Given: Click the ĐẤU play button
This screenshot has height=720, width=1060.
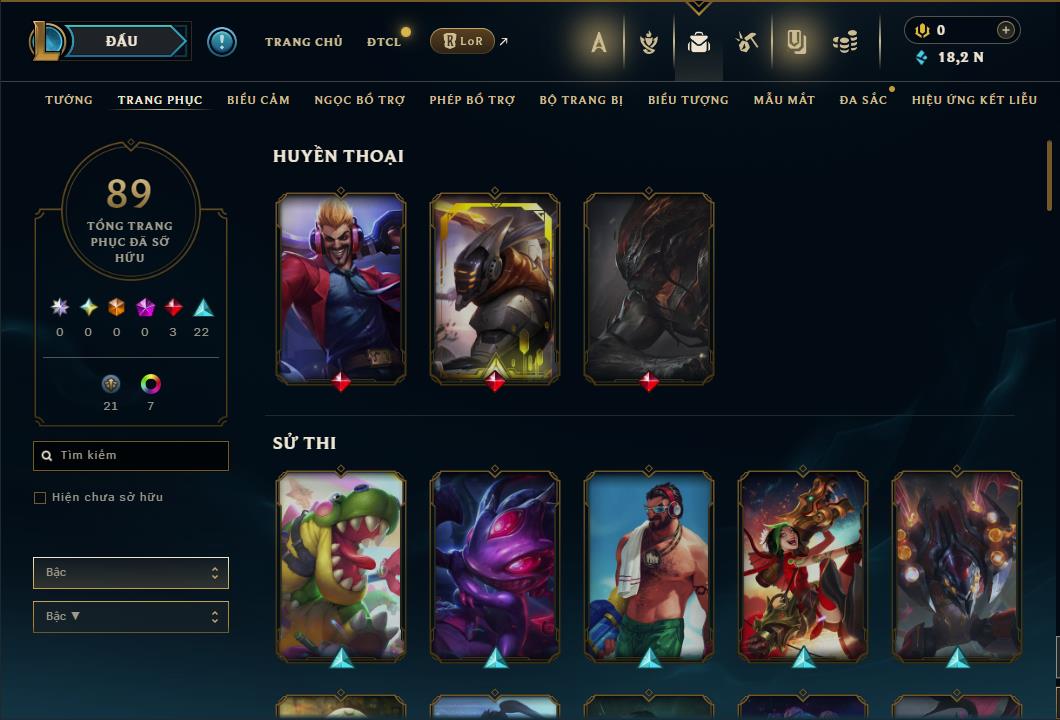Looking at the screenshot, I should click(x=122, y=41).
